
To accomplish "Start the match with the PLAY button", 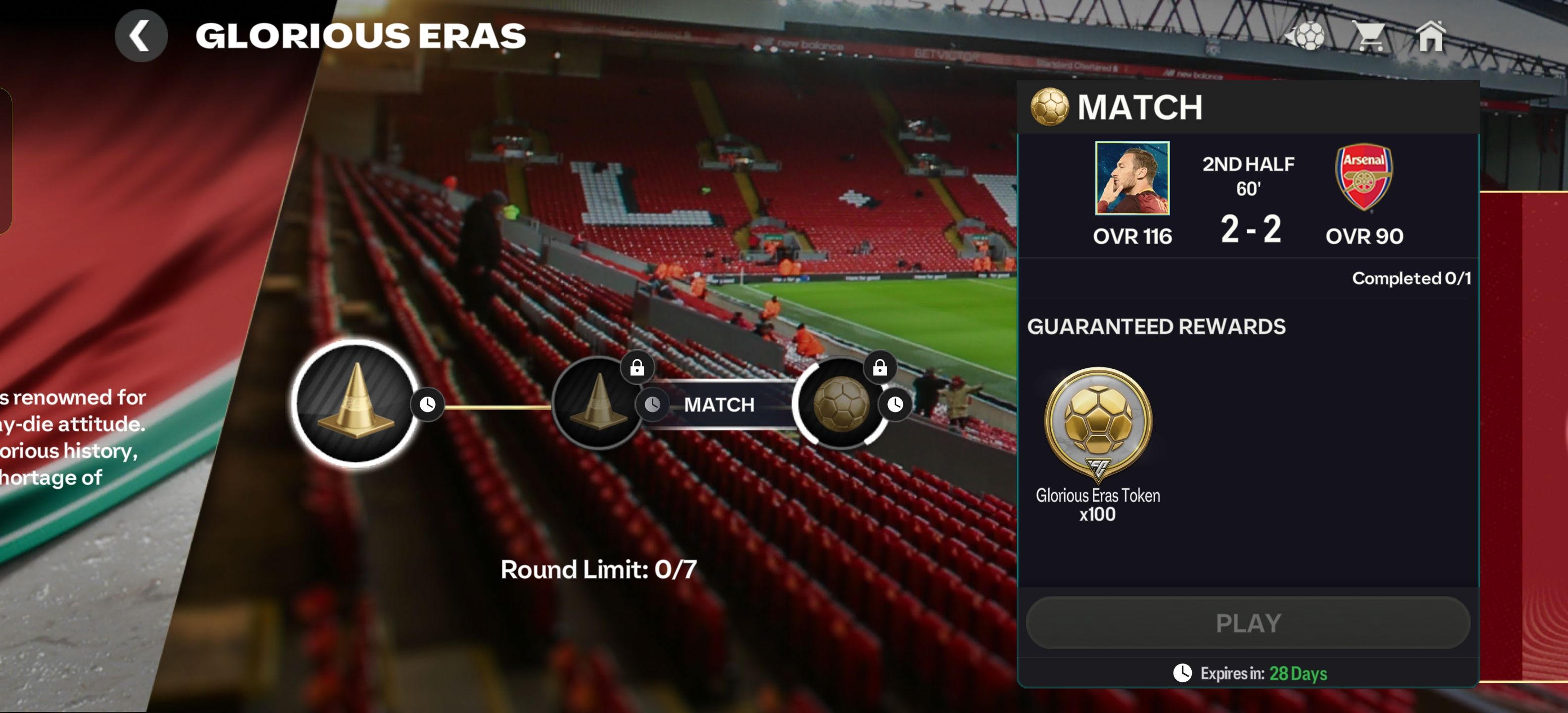I will (1248, 623).
